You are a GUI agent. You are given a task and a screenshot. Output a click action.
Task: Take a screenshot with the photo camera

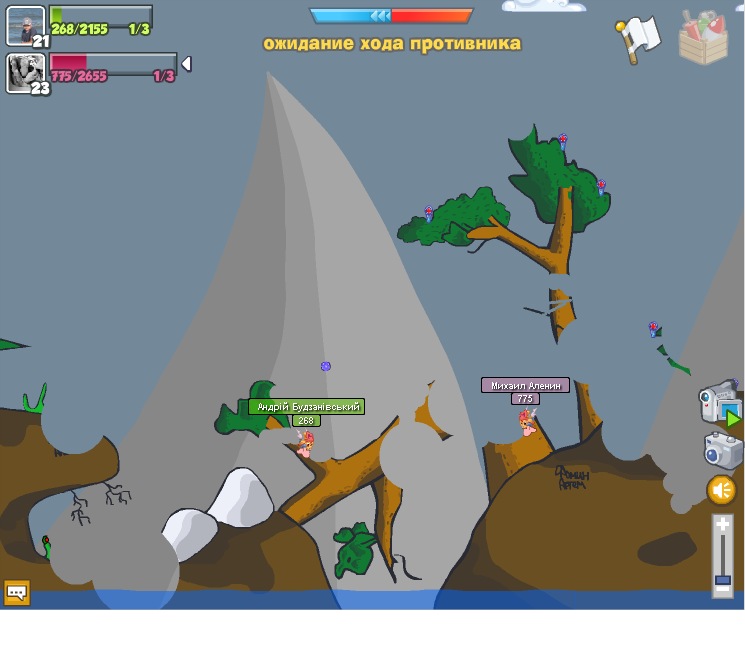pyautogui.click(x=722, y=450)
